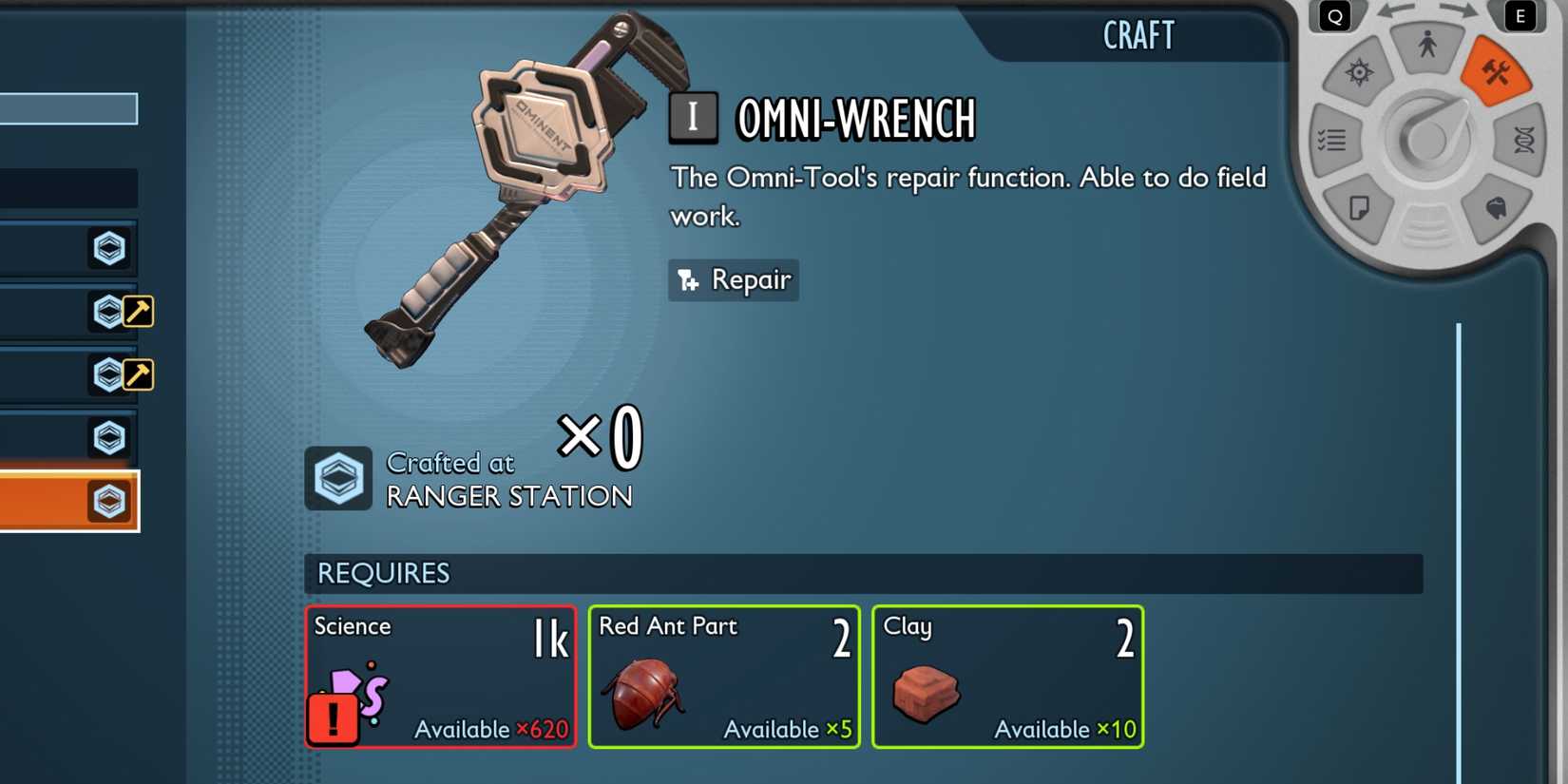Click the search field above recipe list
1568x784 pixels.
coord(68,108)
